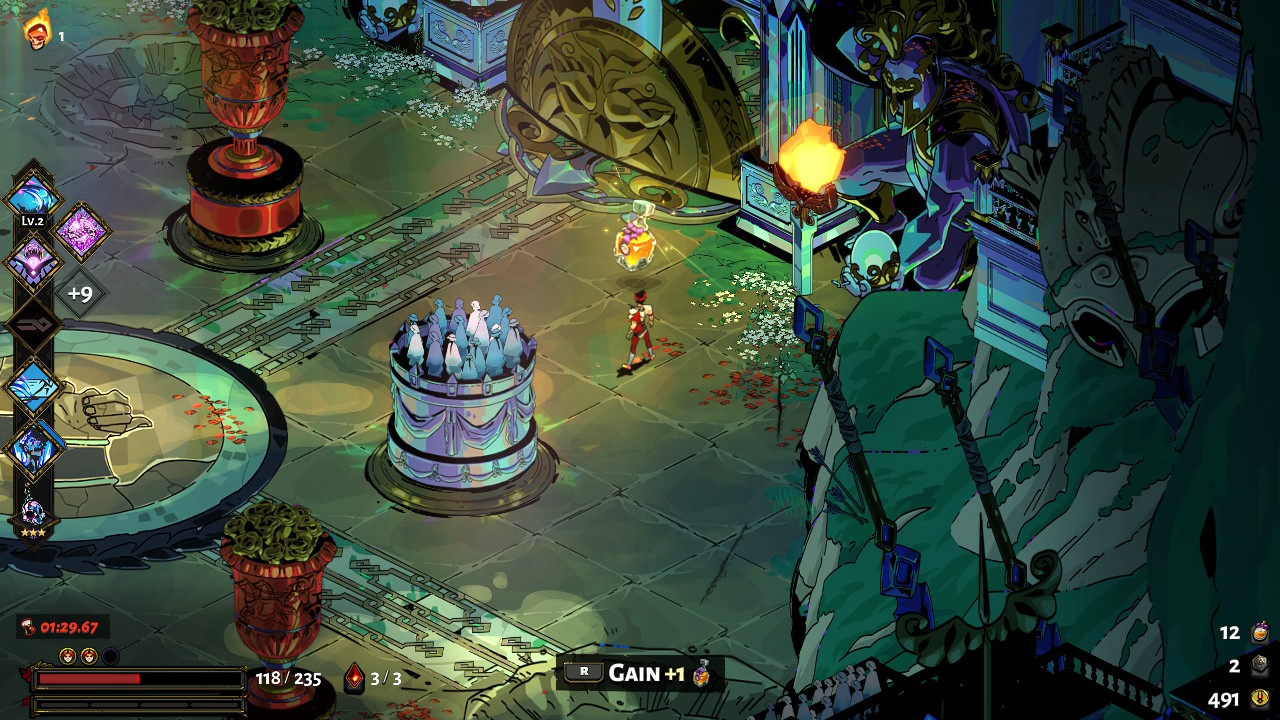
Task: Select the red bloodstone cast ammo icon
Action: [354, 677]
